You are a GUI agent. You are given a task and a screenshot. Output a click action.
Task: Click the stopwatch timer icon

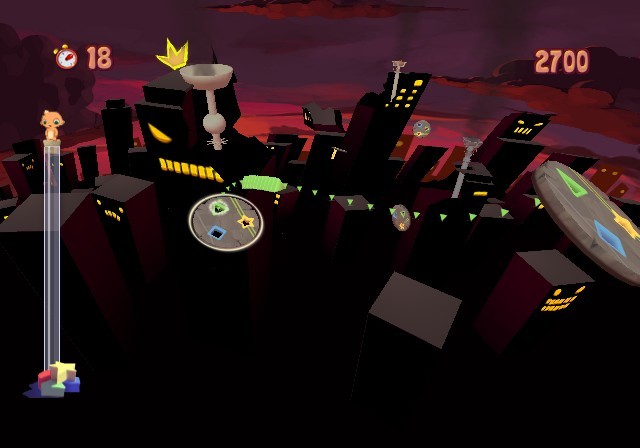click(66, 57)
